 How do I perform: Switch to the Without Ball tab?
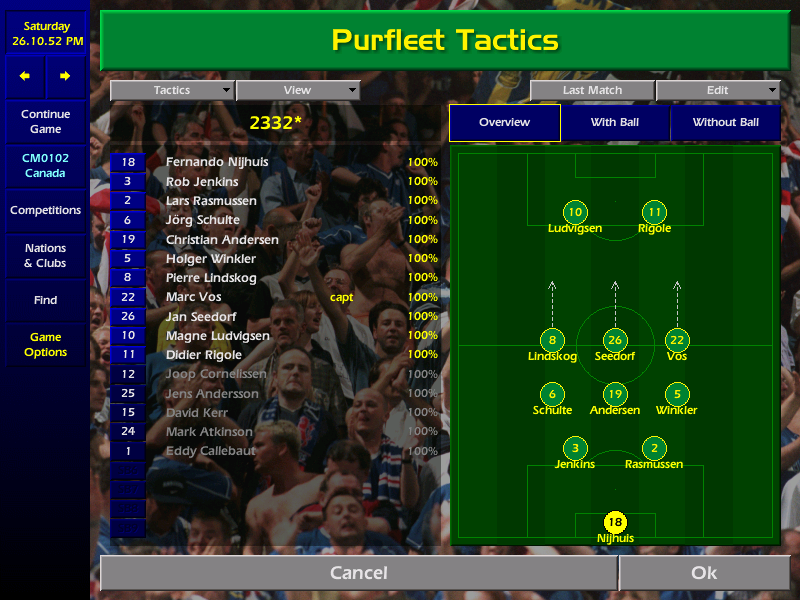pos(725,123)
